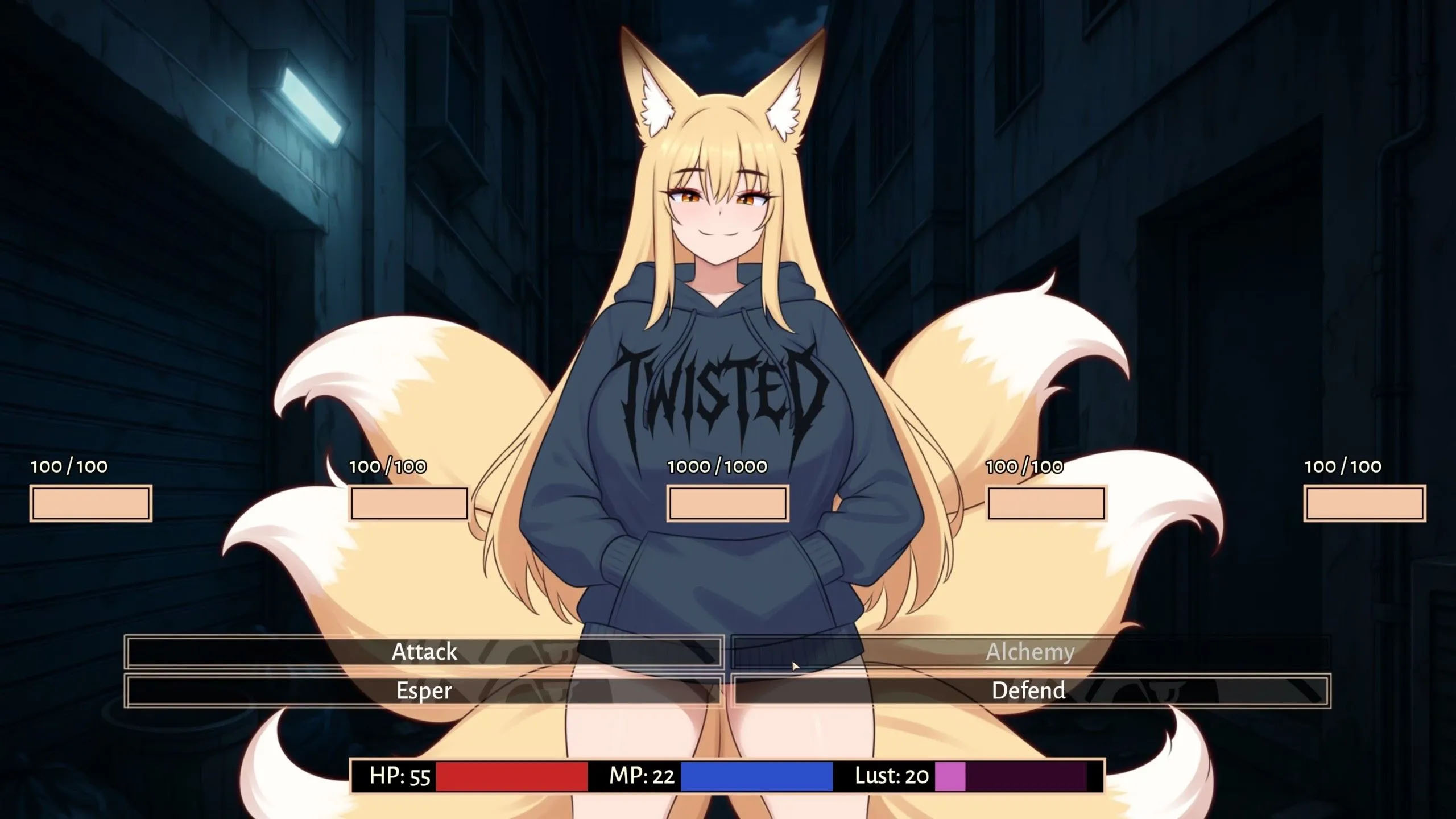Click the red HP fill segment
The width and height of the screenshot is (1456, 819).
pyautogui.click(x=512, y=774)
